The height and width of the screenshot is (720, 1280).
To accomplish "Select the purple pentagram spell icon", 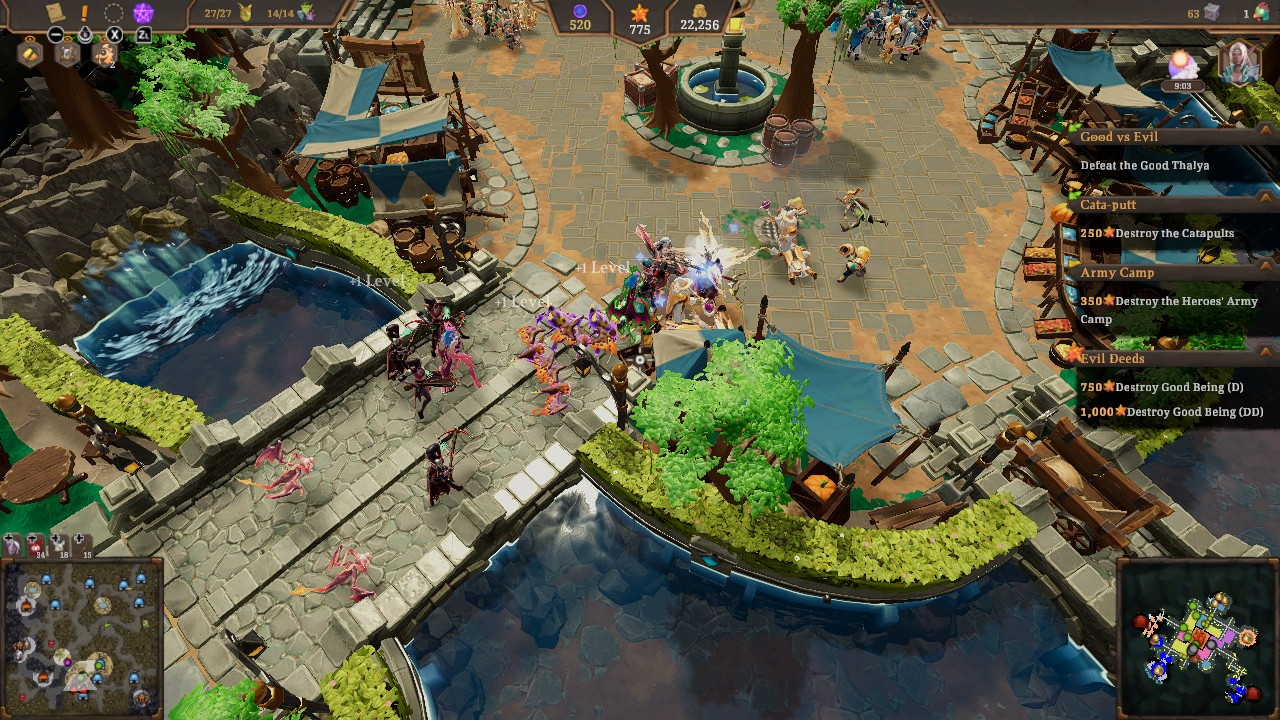I will (x=143, y=13).
